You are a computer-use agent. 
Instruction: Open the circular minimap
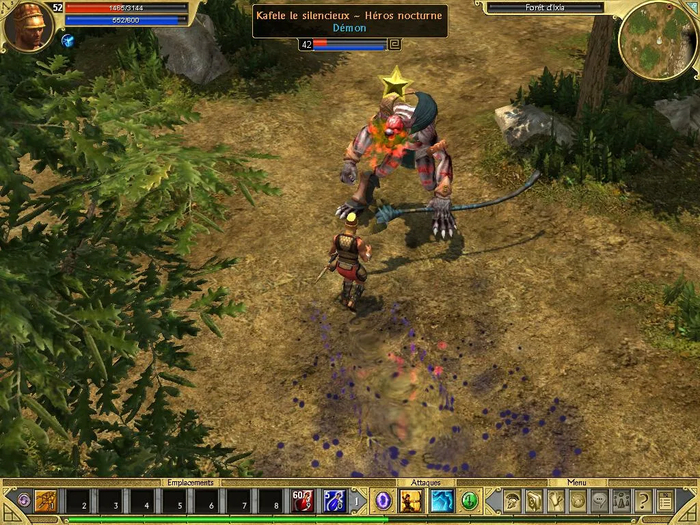656,41
